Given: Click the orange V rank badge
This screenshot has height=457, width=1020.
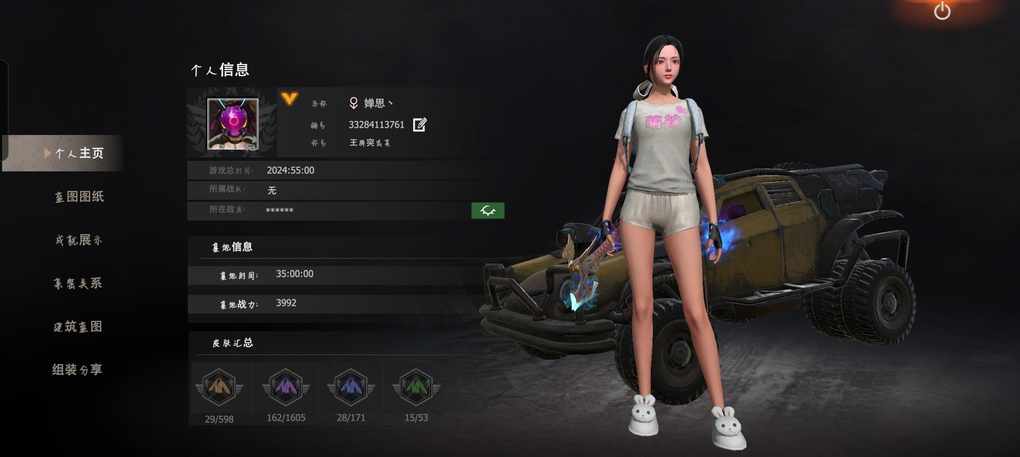Looking at the screenshot, I should pyautogui.click(x=289, y=98).
